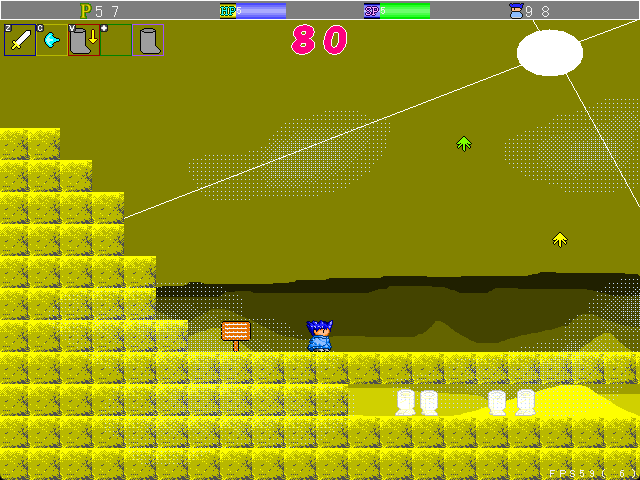640x480 pixels.
Task: Use the boot stomp down-arrow skill
Action: (84, 40)
